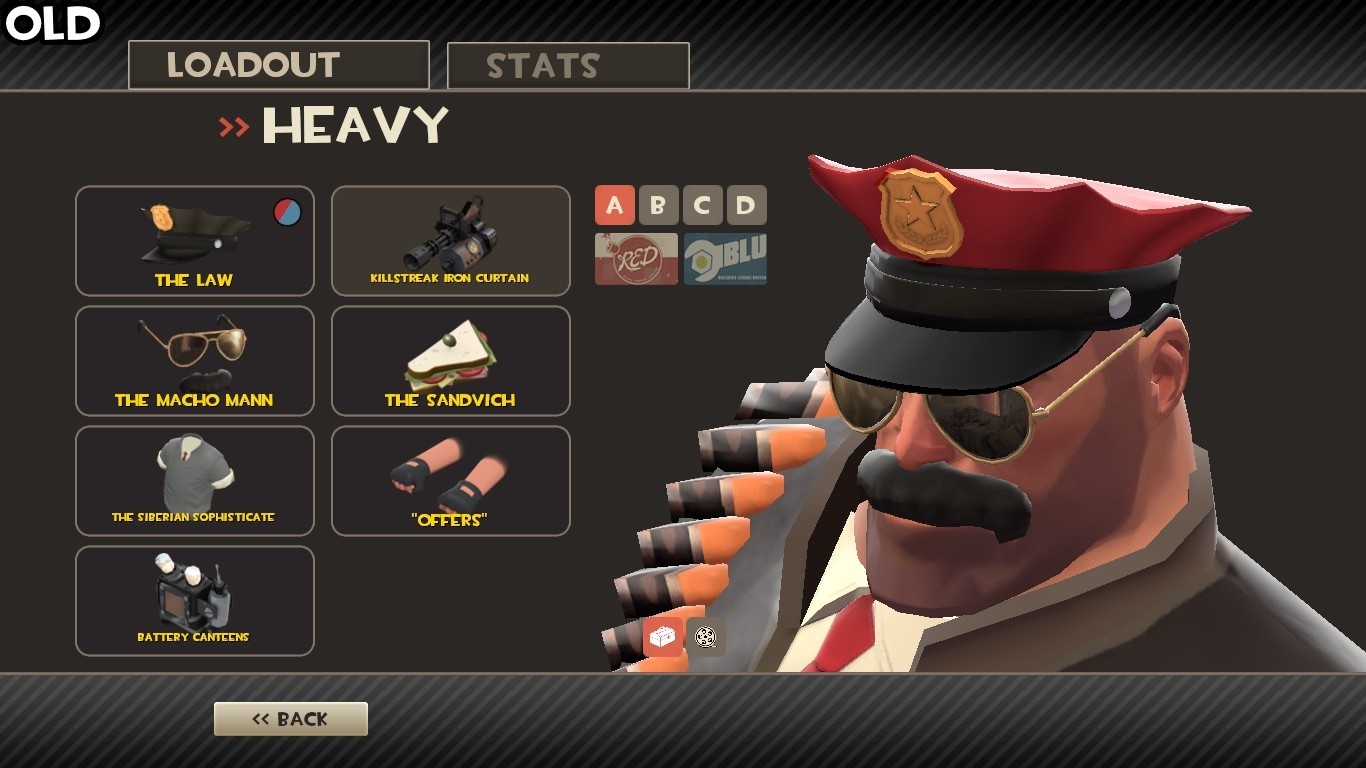This screenshot has width=1366, height=768.
Task: Switch to the STATS tab
Action: click(567, 64)
